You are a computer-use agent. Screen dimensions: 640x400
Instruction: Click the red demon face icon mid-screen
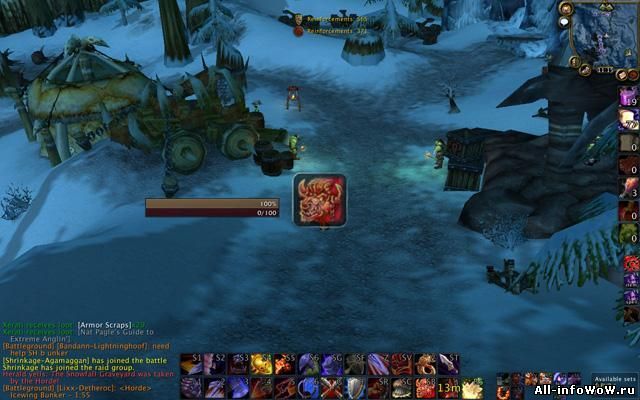[x=320, y=198]
